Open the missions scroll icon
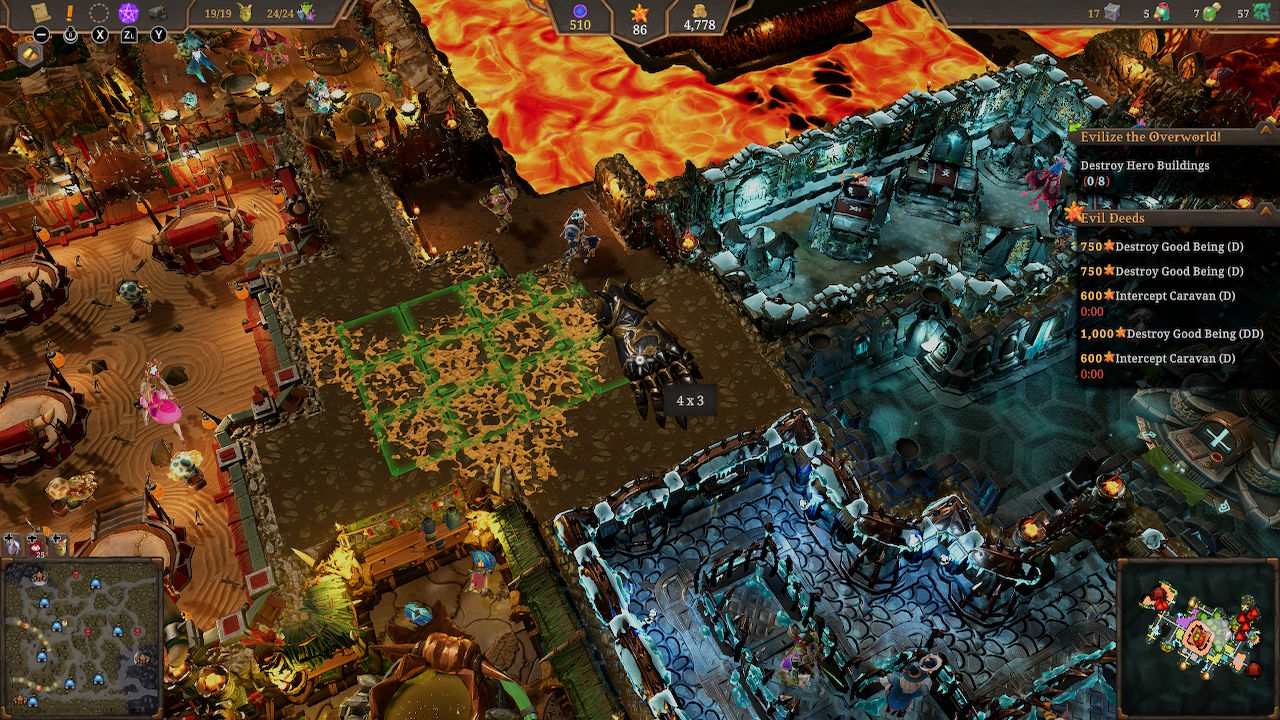 pos(41,13)
